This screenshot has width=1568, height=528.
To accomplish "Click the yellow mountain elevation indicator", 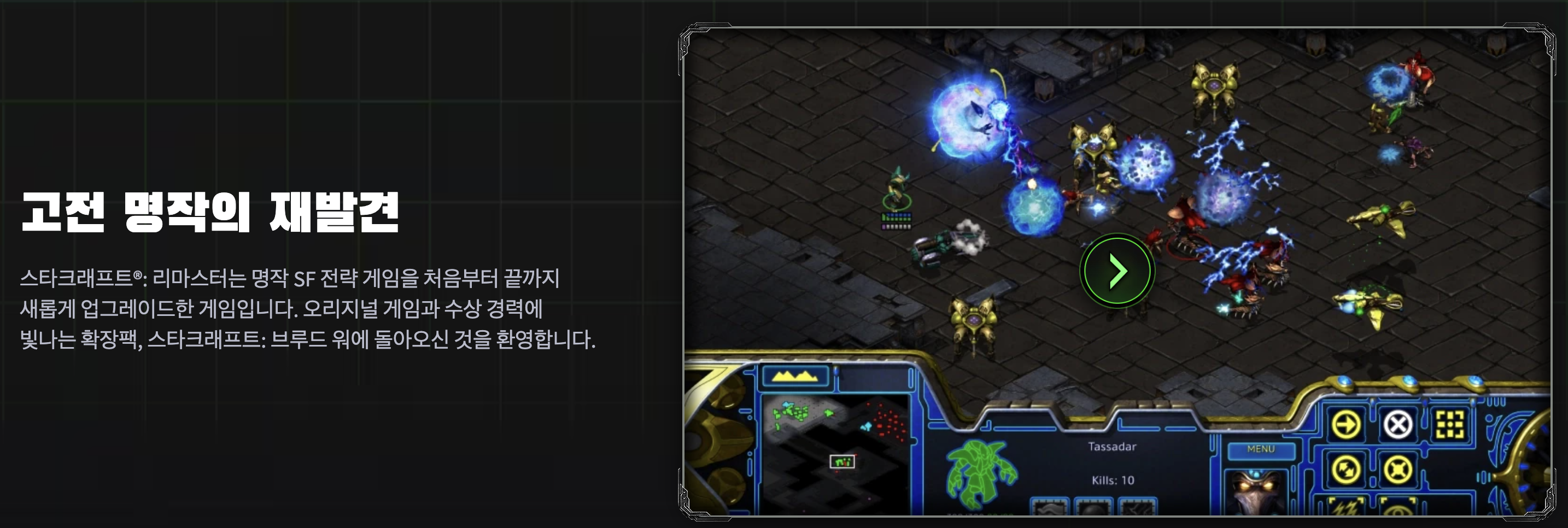I will tap(795, 376).
